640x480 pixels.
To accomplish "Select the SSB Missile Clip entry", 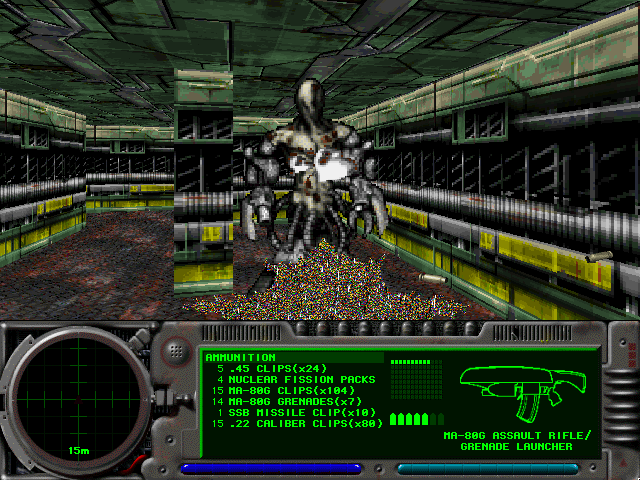I will pos(292,412).
